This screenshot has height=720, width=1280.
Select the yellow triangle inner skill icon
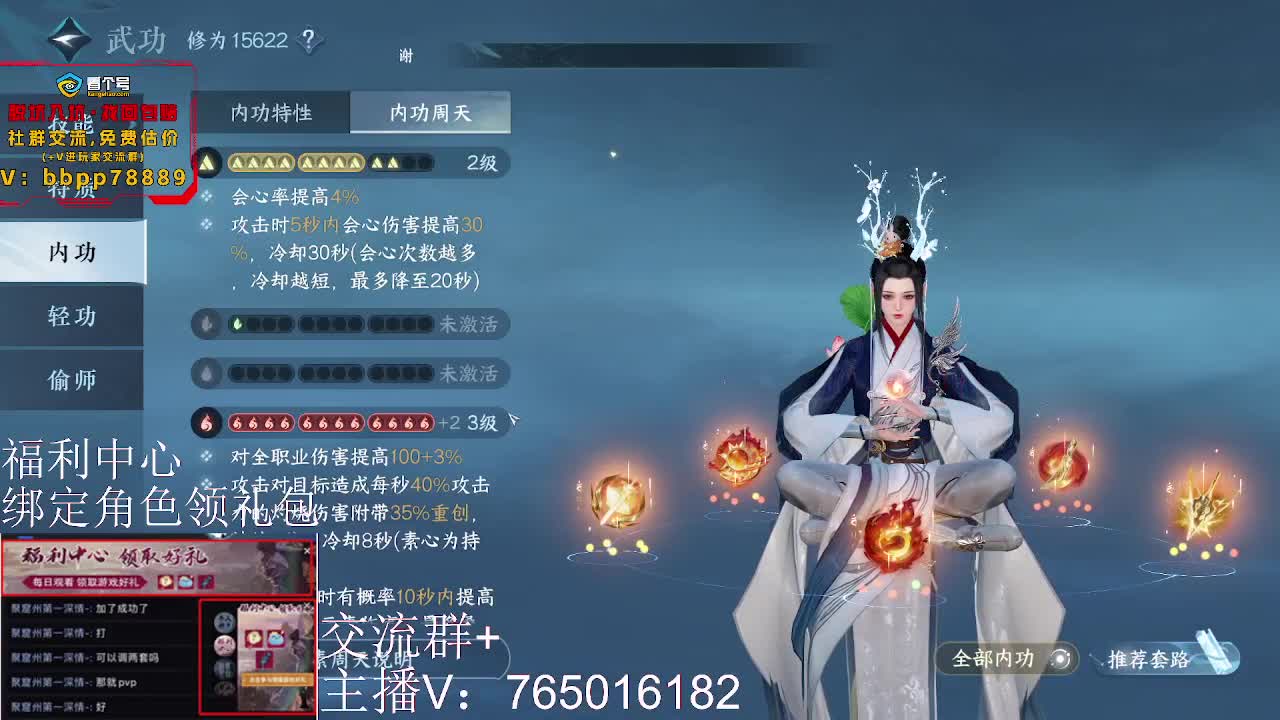(x=206, y=161)
